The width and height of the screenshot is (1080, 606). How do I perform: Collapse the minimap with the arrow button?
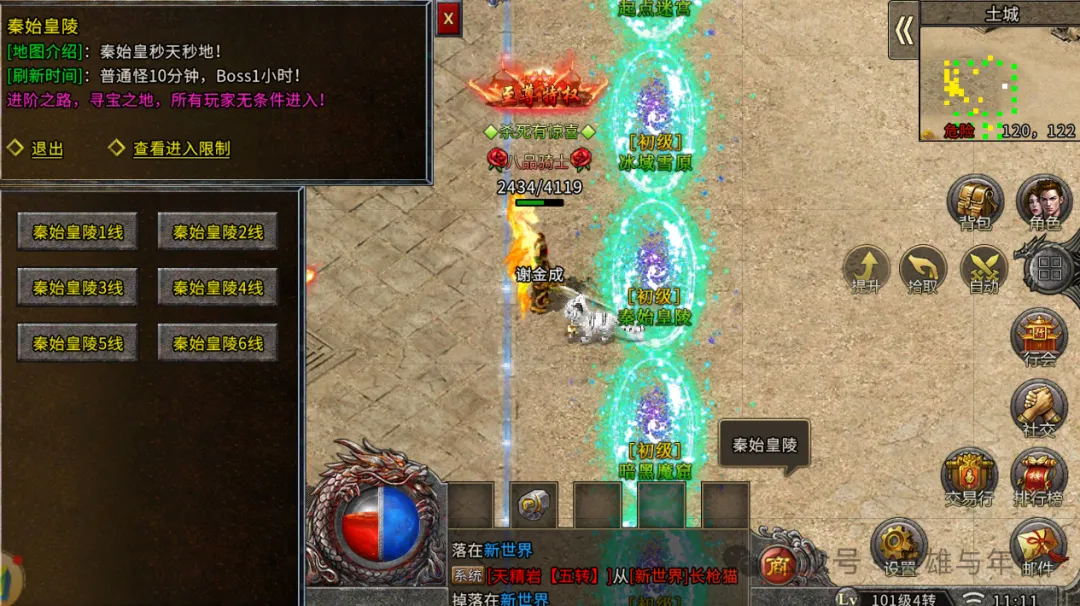pos(904,31)
